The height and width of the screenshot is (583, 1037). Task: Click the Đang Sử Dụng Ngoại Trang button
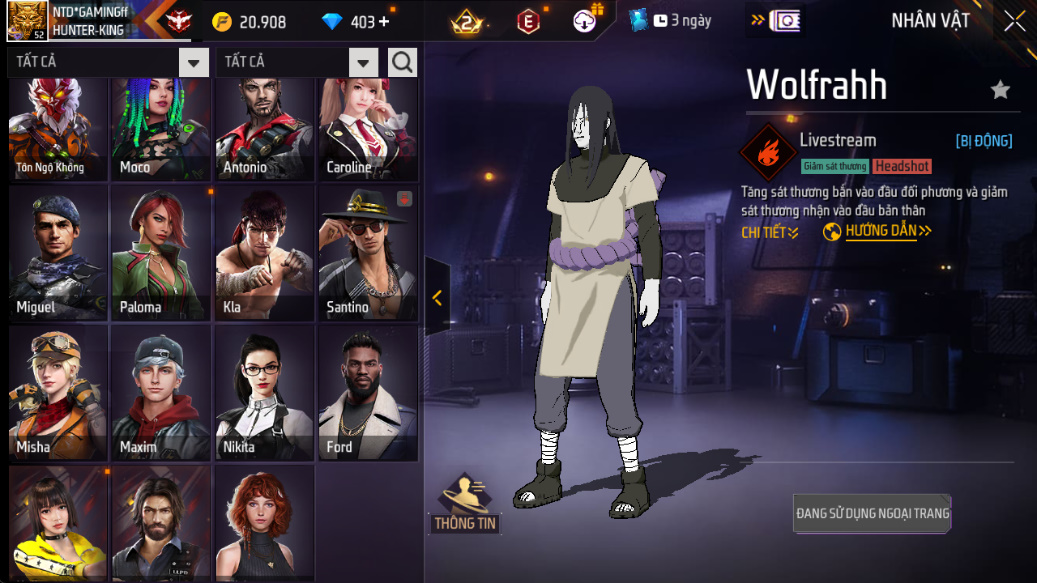[x=872, y=513]
